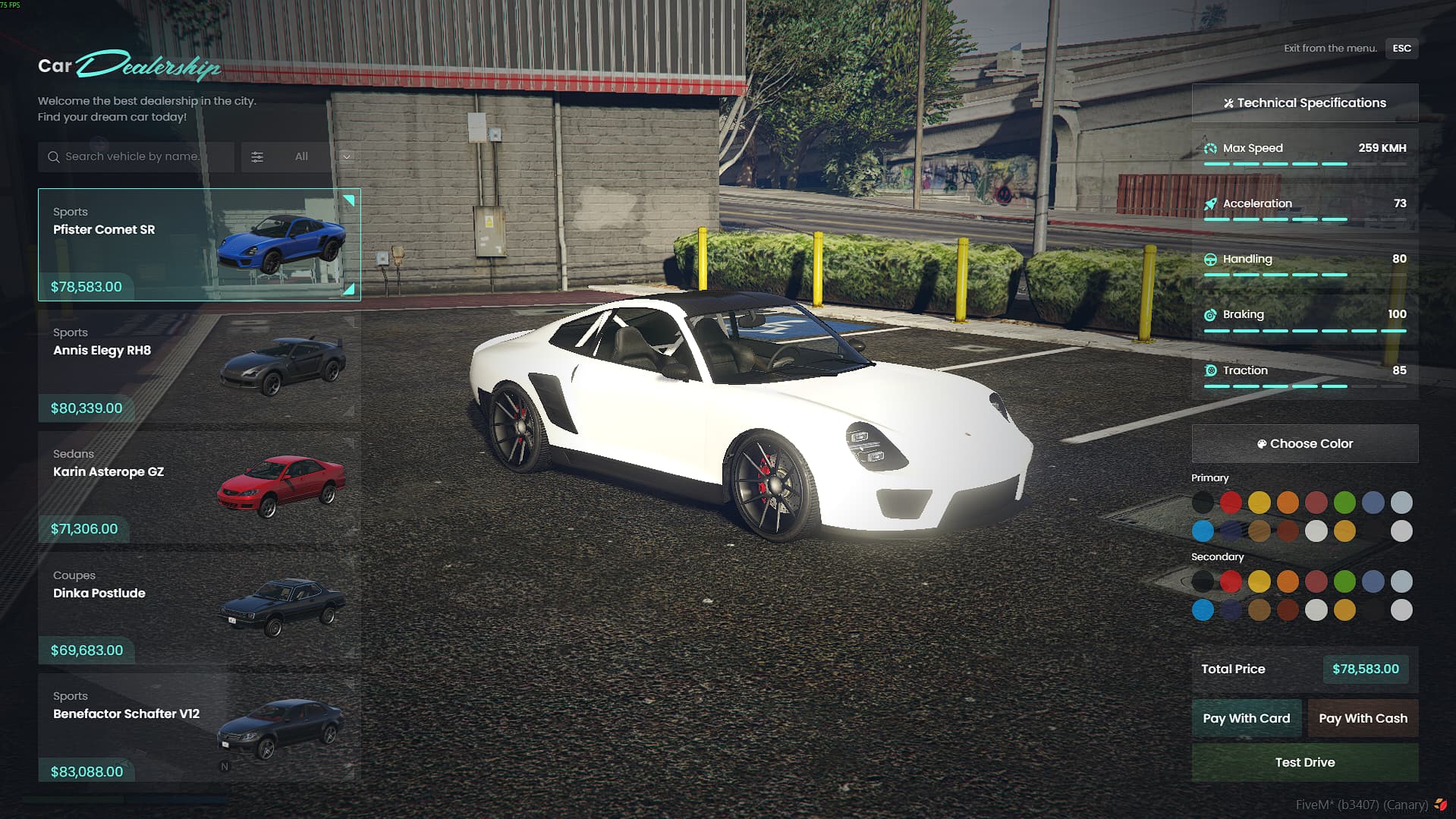Click the brake disc icon next to Braking

1209,314
